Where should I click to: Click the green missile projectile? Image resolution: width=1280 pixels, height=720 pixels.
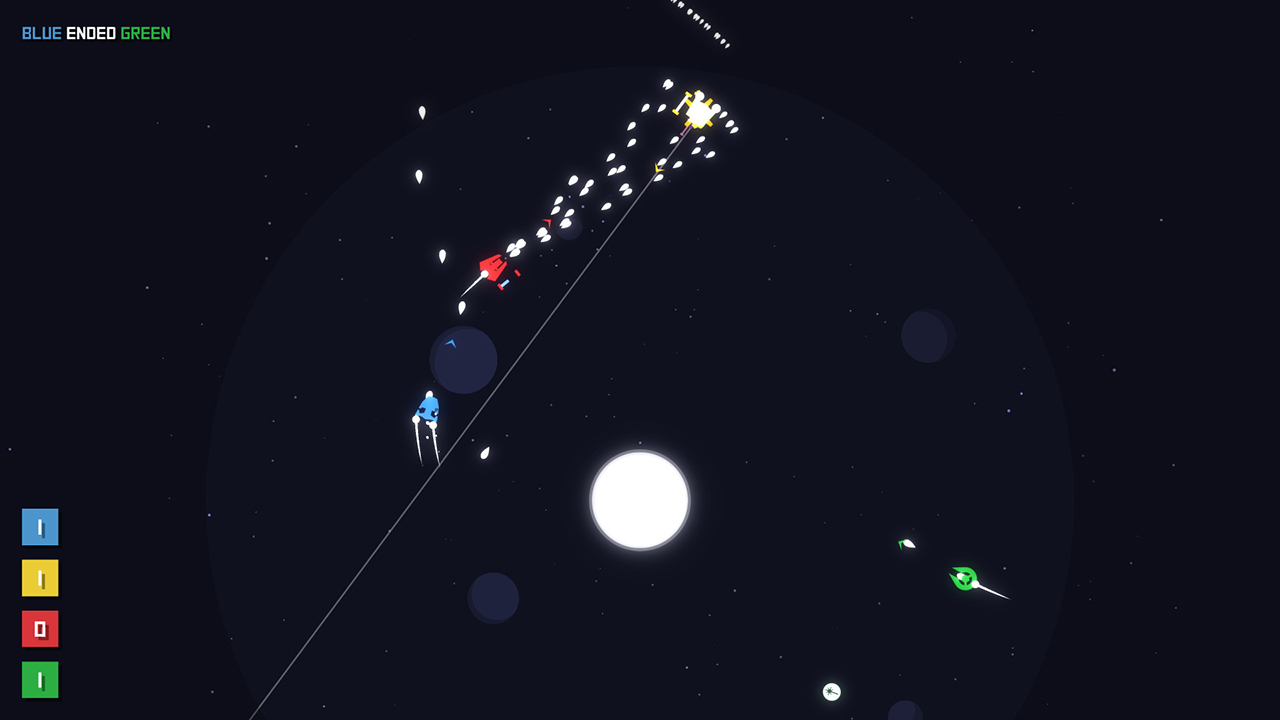(x=906, y=543)
